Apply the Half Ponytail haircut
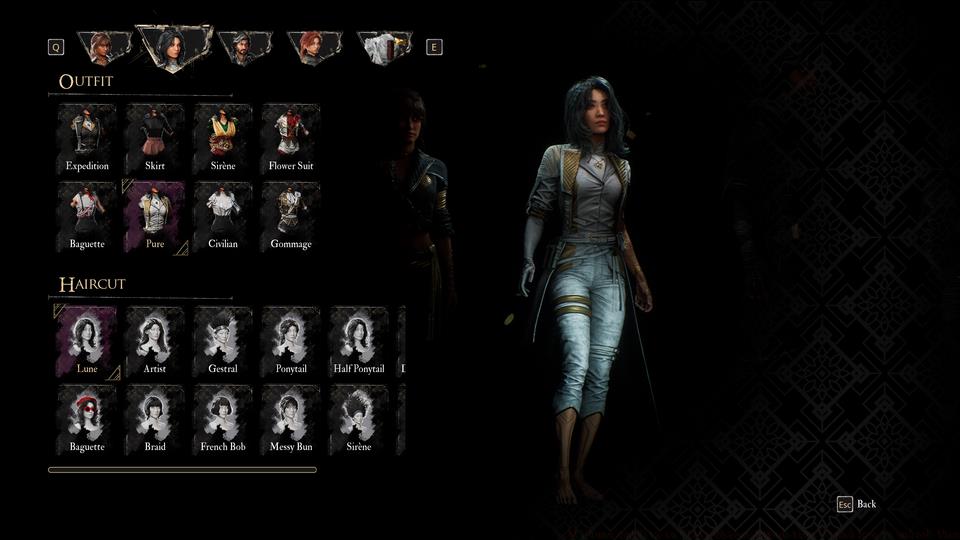Viewport: 960px width, 540px height. [359, 341]
